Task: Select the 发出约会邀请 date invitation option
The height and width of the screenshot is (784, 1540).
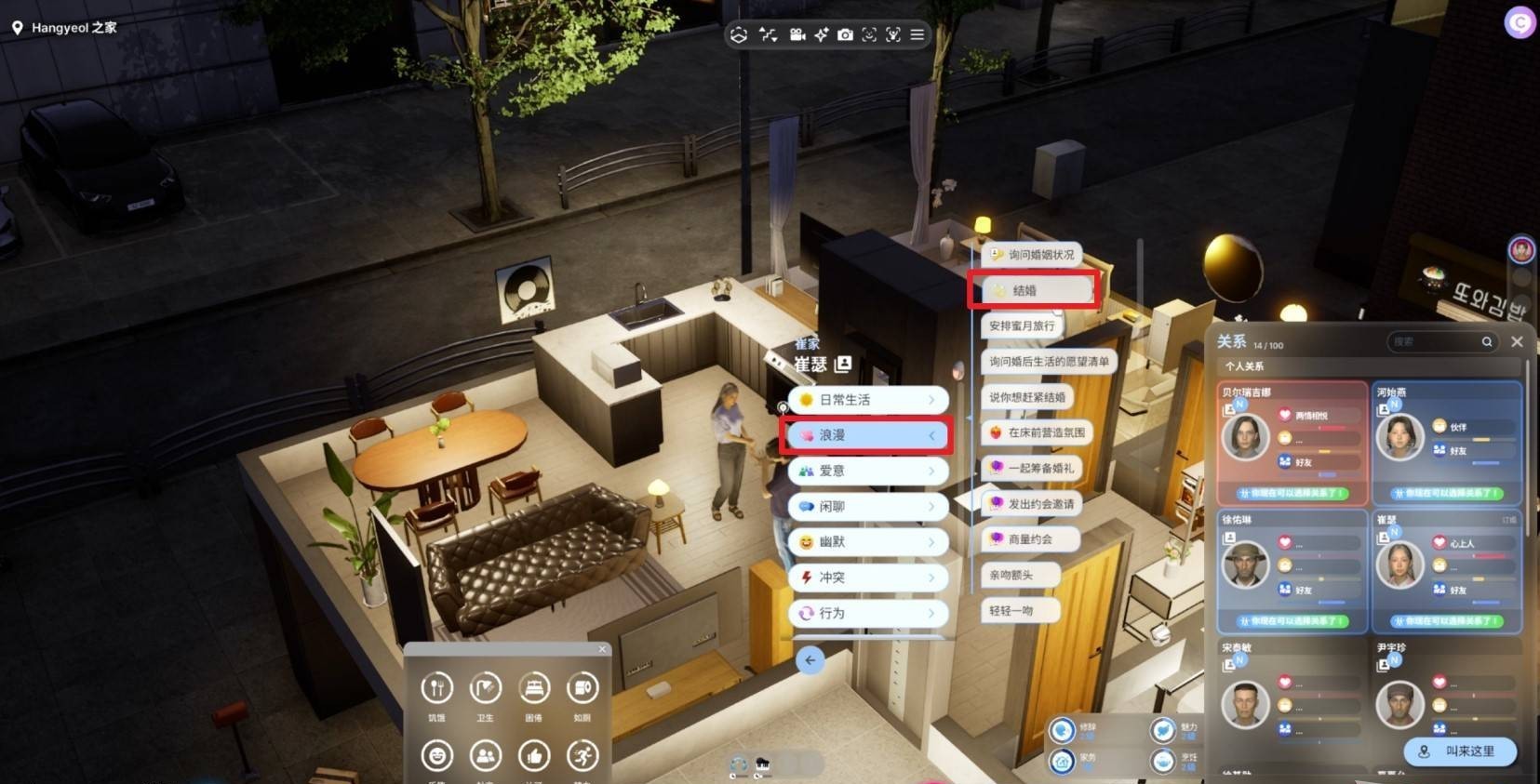Action: [x=1031, y=504]
